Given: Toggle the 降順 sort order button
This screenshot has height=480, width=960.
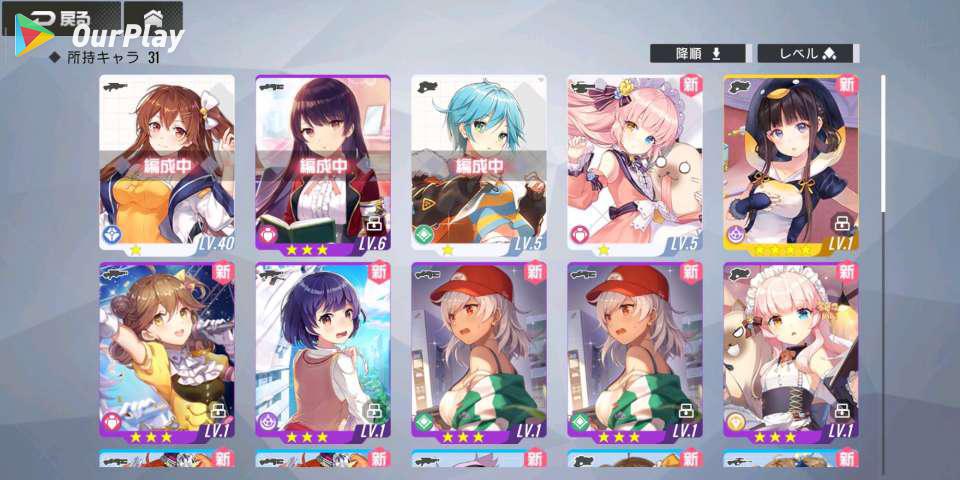Looking at the screenshot, I should tap(699, 53).
